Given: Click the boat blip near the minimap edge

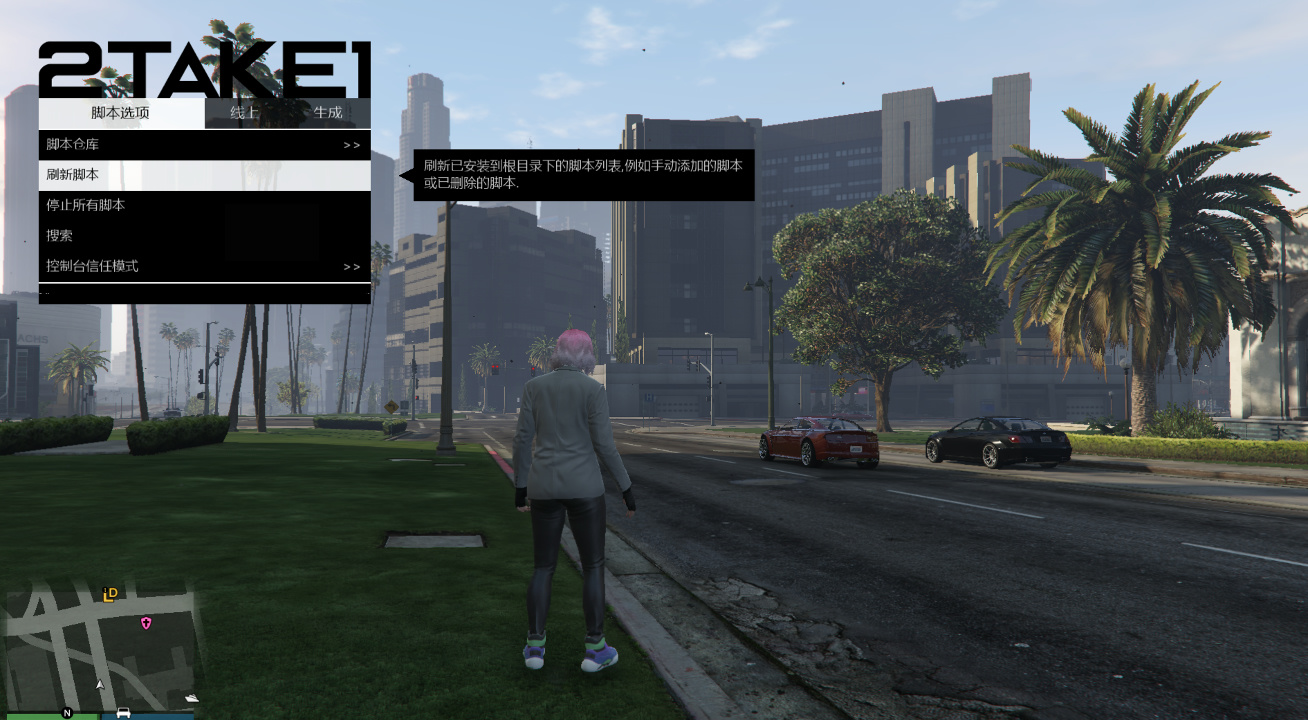Looking at the screenshot, I should pos(192,698).
